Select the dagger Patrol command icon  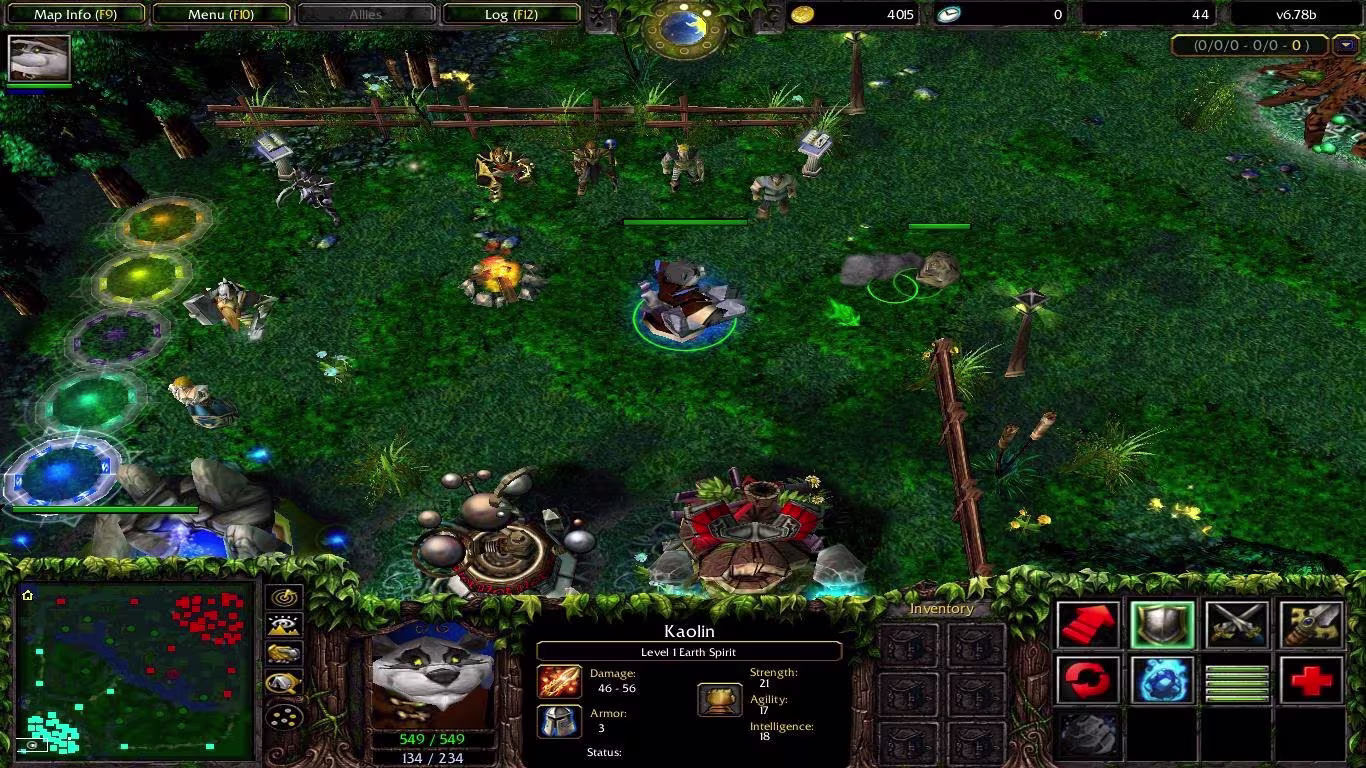click(1310, 623)
